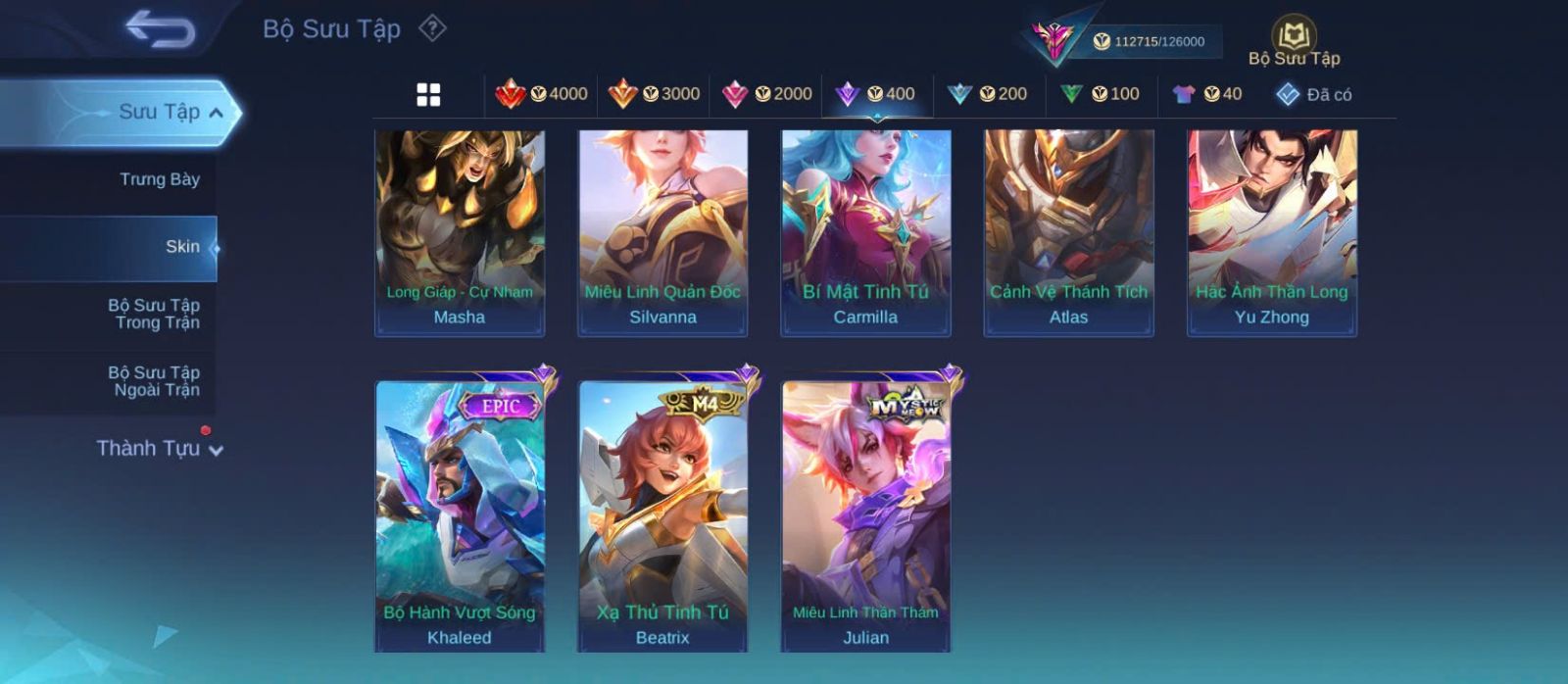Filter skins by 4000 point tier

point(542,94)
